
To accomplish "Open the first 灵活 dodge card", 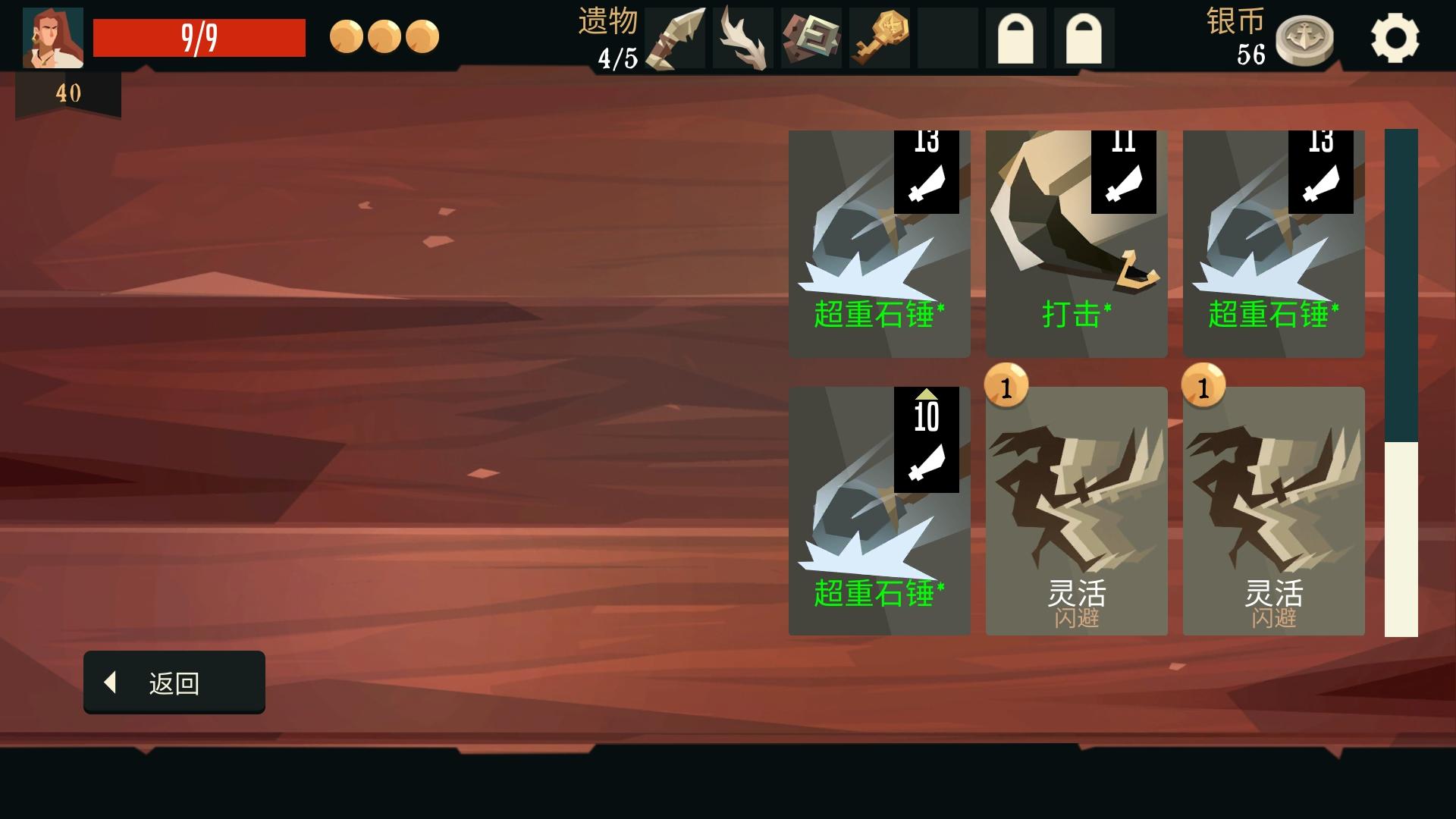I will coord(1076,508).
